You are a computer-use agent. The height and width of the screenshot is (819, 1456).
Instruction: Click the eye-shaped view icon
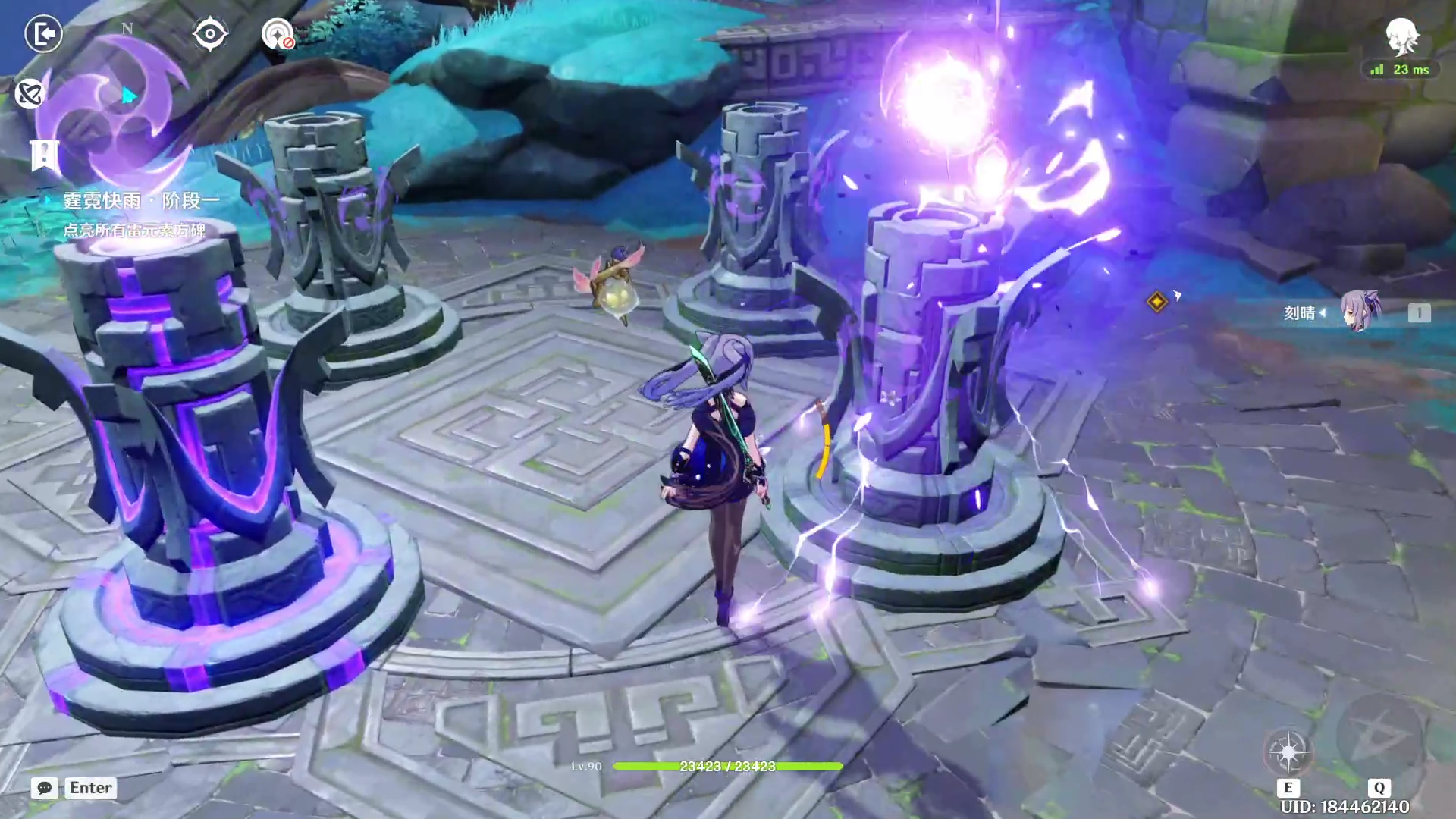point(209,34)
